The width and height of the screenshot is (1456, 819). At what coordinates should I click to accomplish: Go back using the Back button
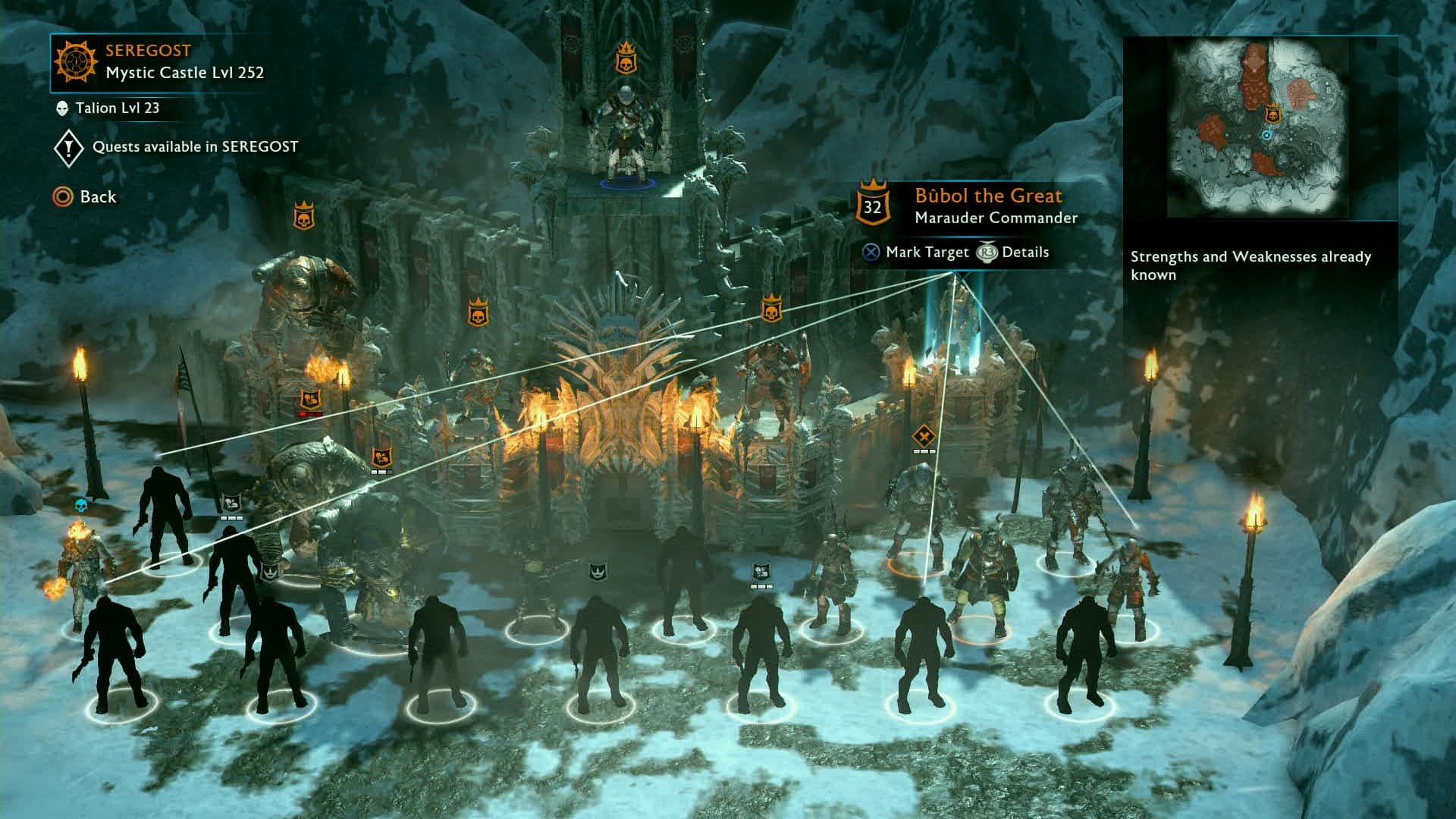click(x=85, y=197)
